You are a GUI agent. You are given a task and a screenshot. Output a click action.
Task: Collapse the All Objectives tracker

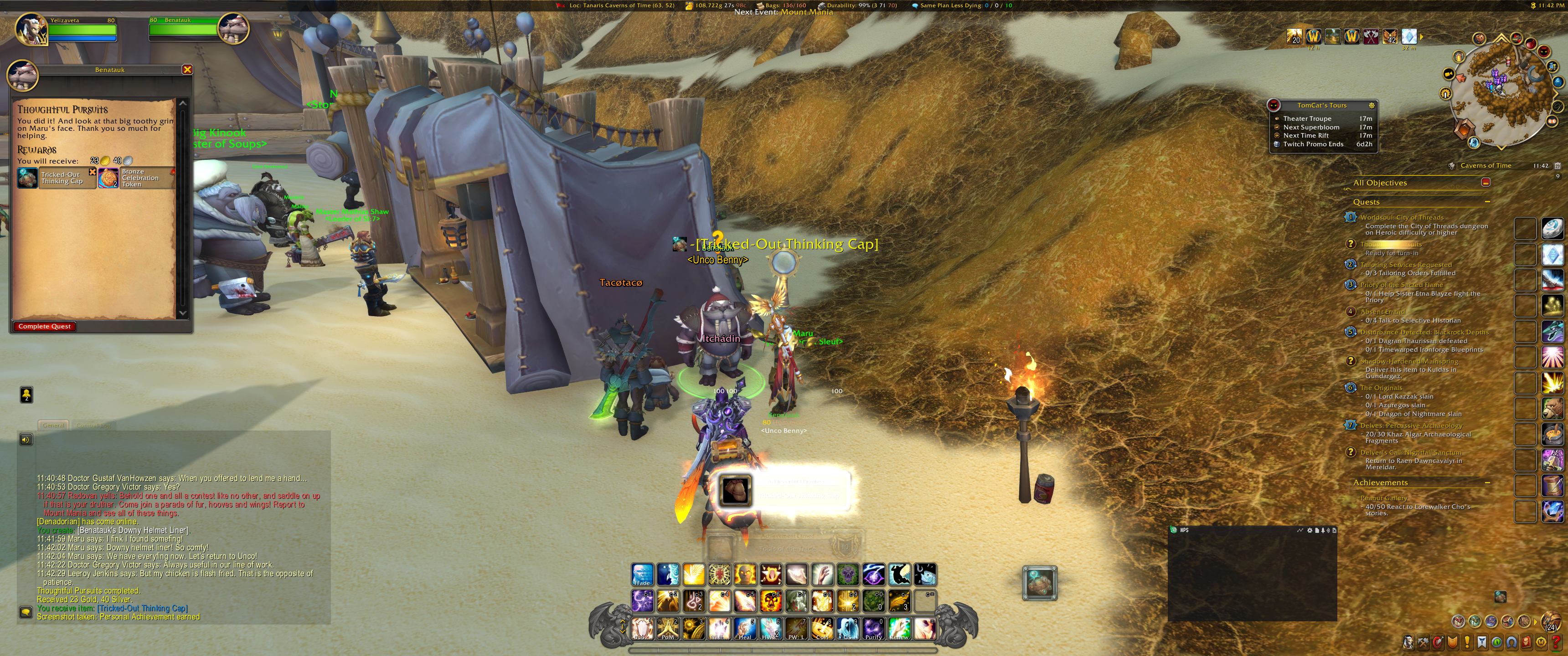click(x=1486, y=183)
